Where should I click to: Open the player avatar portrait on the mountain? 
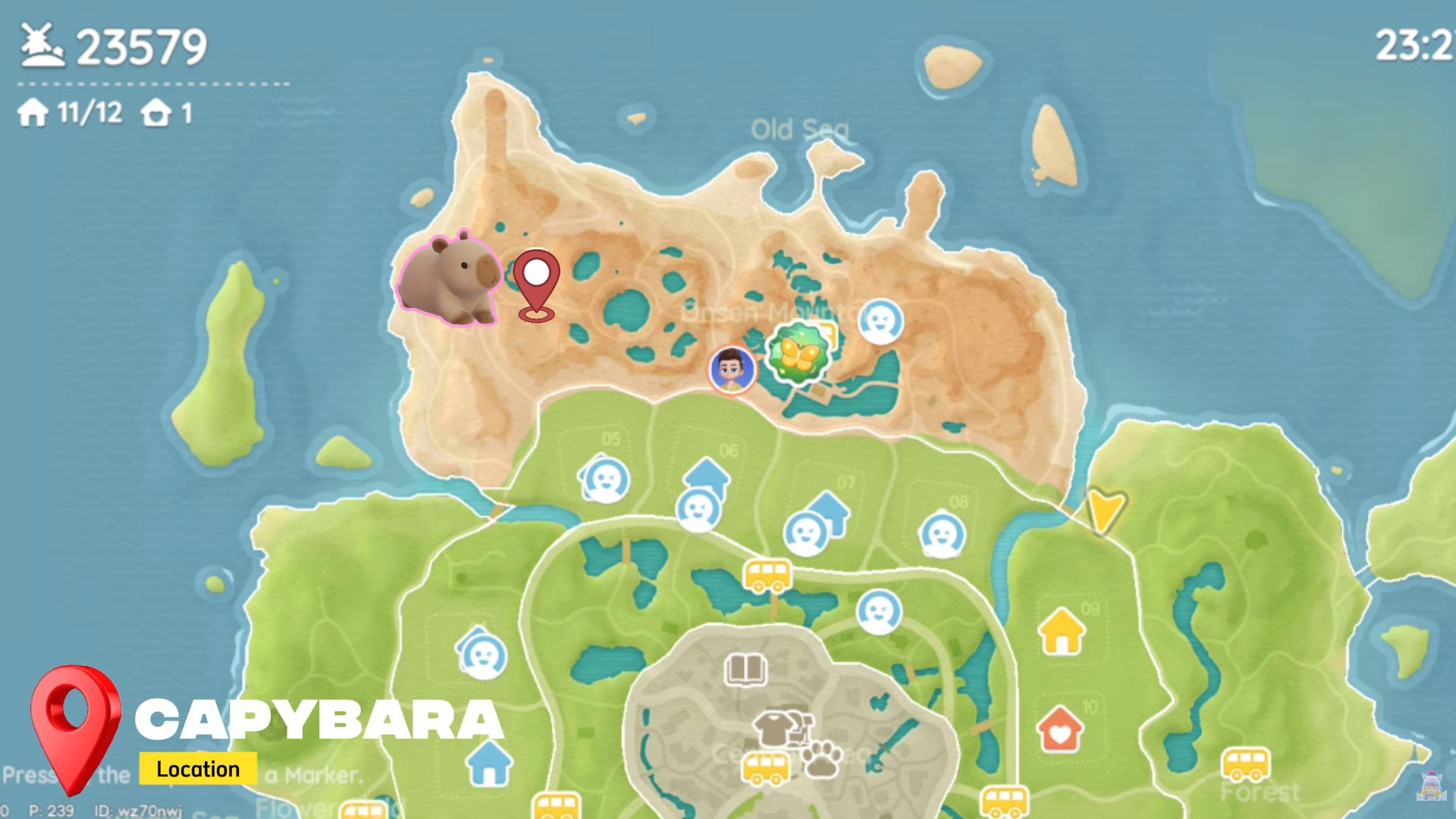coord(730,369)
